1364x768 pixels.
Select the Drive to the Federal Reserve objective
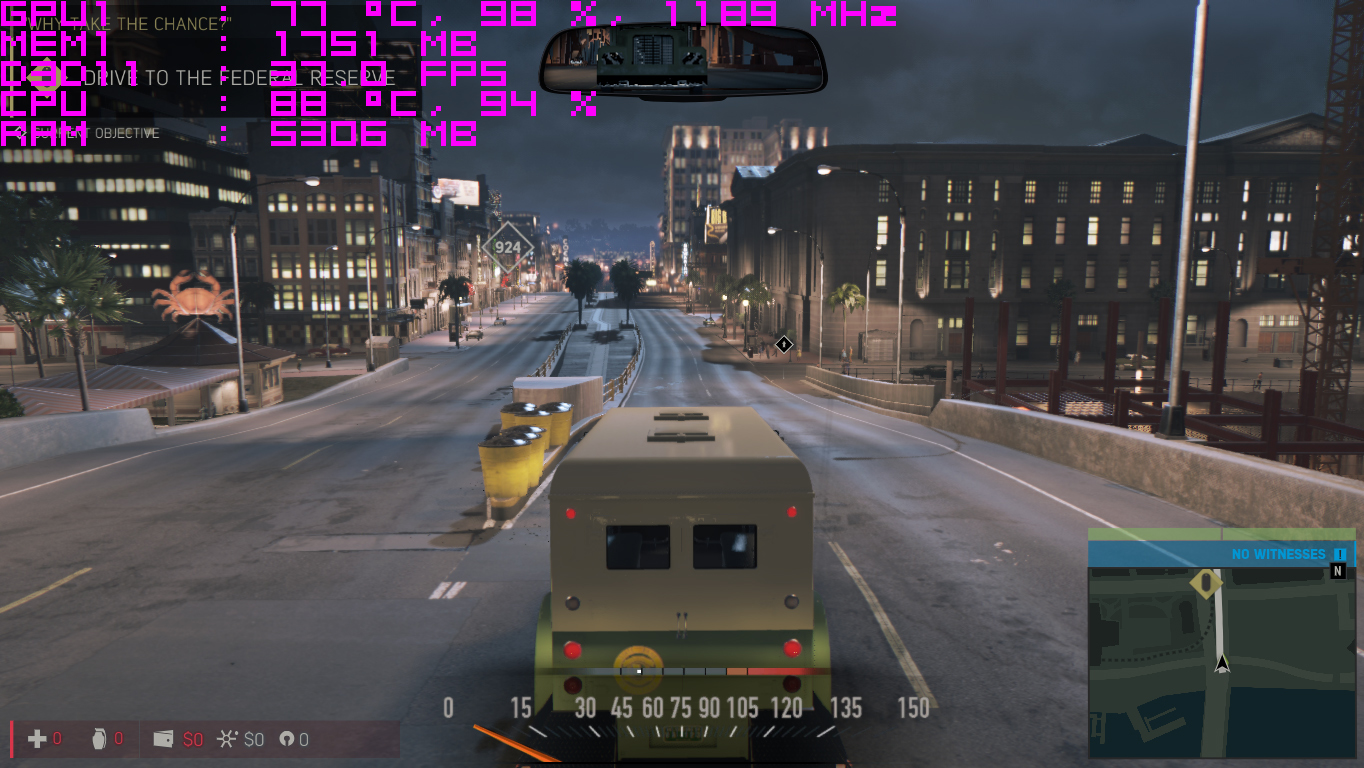pos(240,78)
